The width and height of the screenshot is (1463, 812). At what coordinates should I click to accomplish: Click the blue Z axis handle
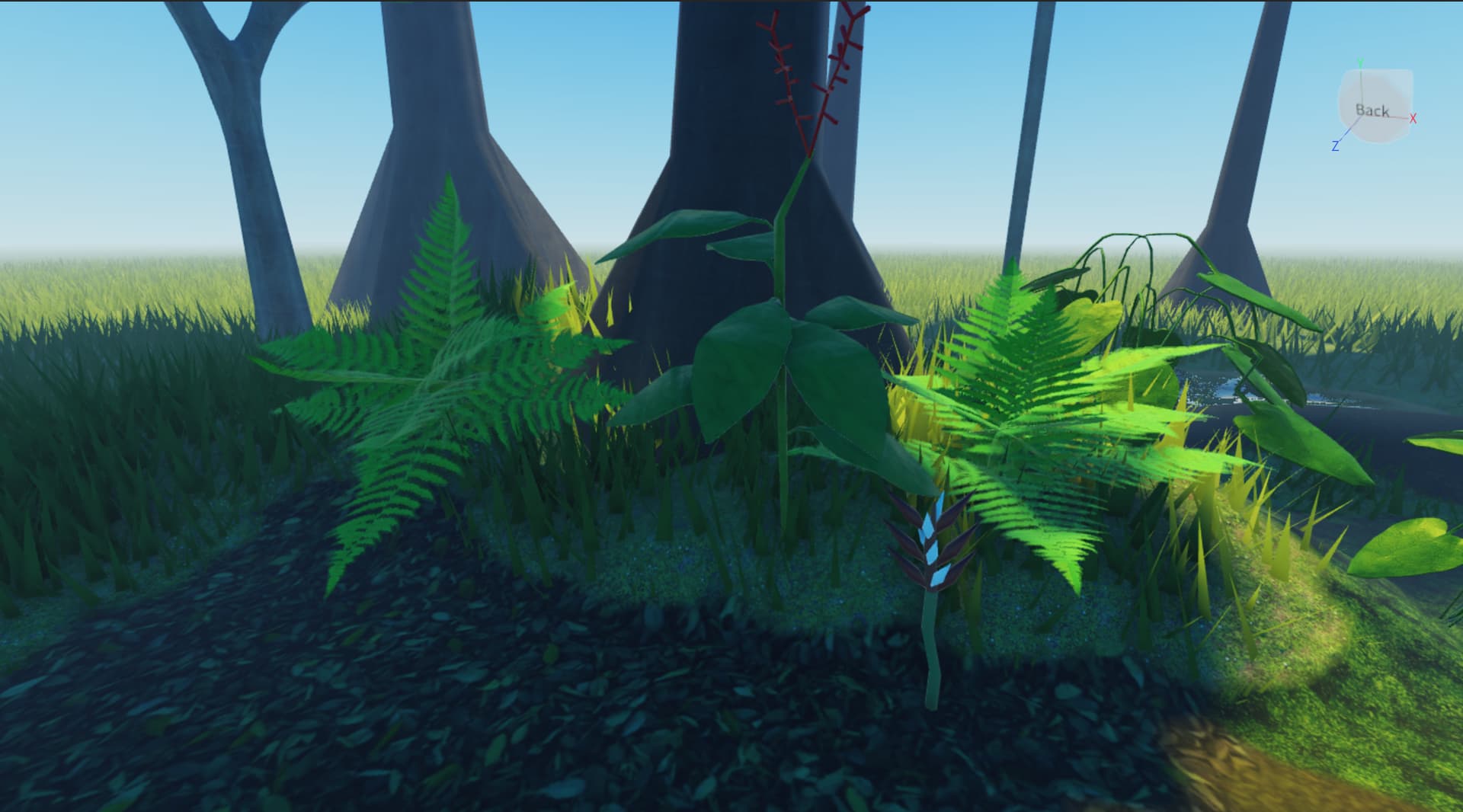point(1336,145)
